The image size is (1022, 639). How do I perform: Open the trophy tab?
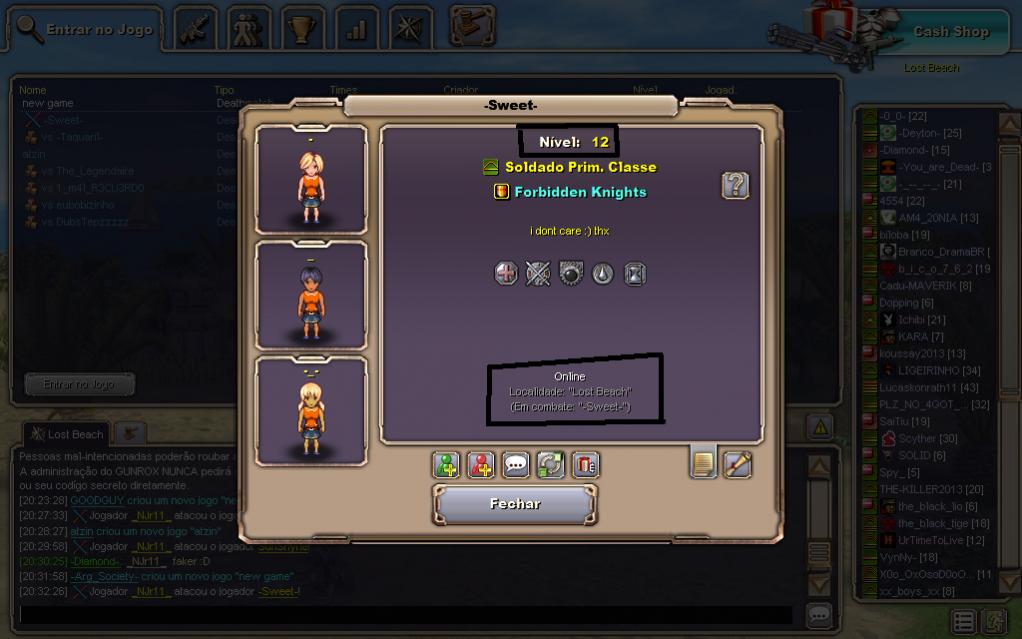point(302,30)
